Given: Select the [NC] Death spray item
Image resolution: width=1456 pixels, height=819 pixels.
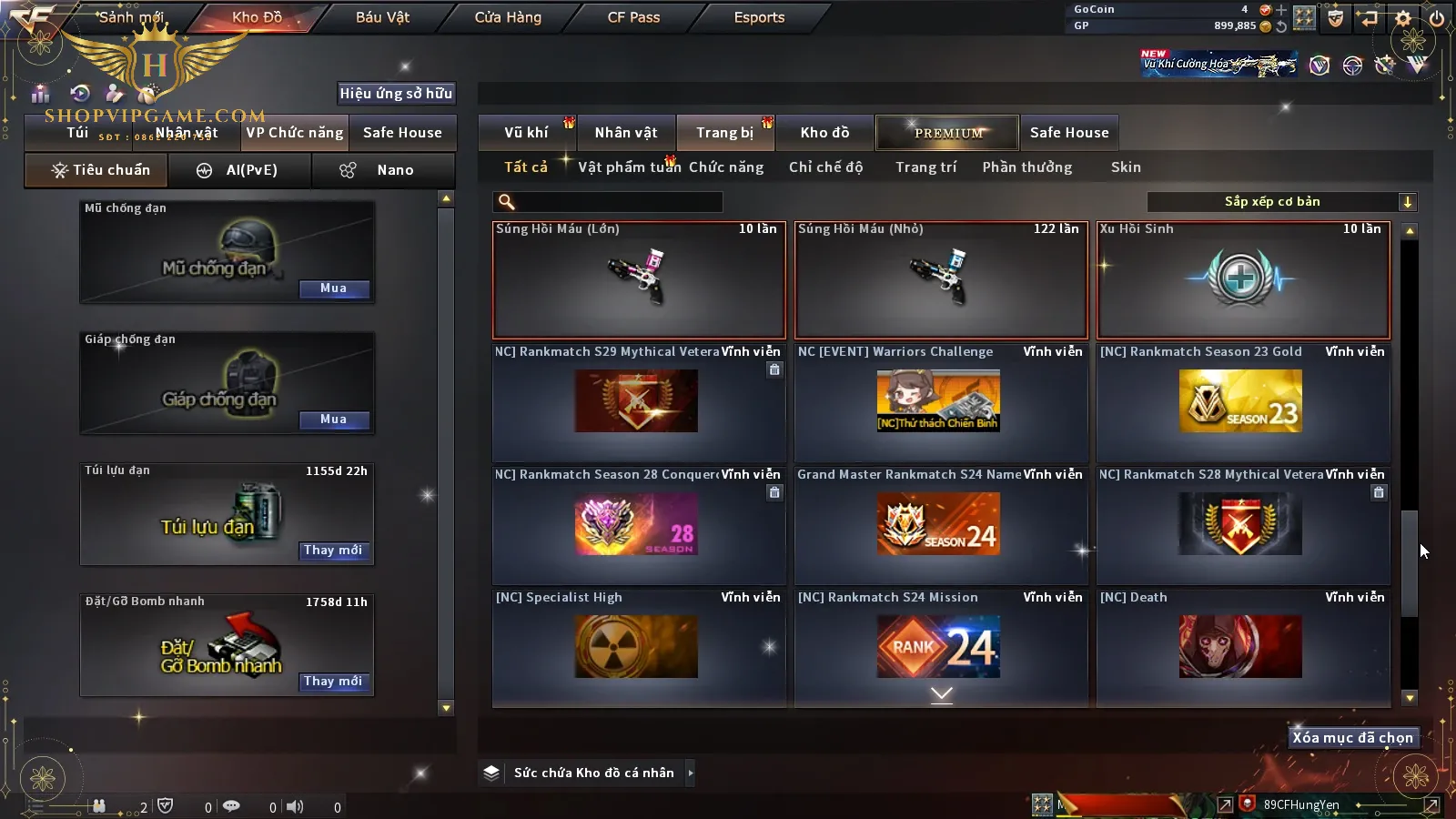Looking at the screenshot, I should coord(1243,644).
